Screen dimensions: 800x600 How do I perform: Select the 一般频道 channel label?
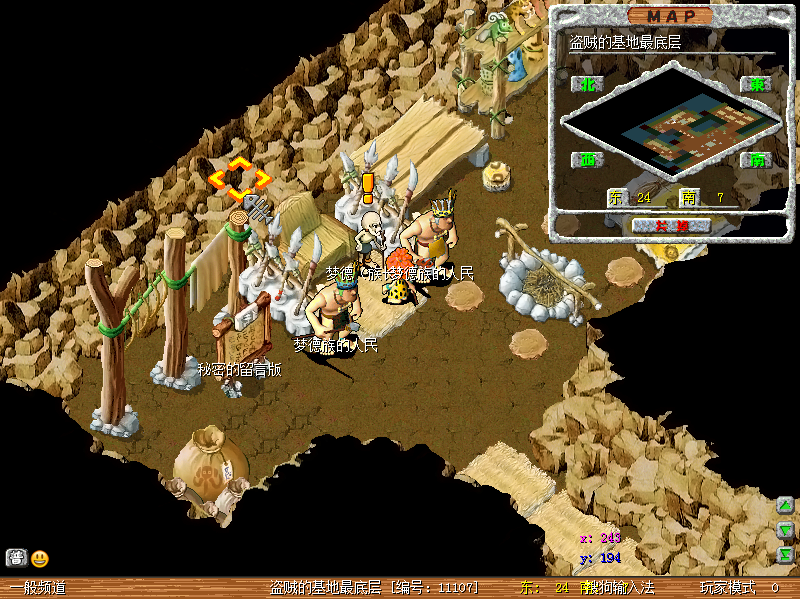click(x=38, y=588)
